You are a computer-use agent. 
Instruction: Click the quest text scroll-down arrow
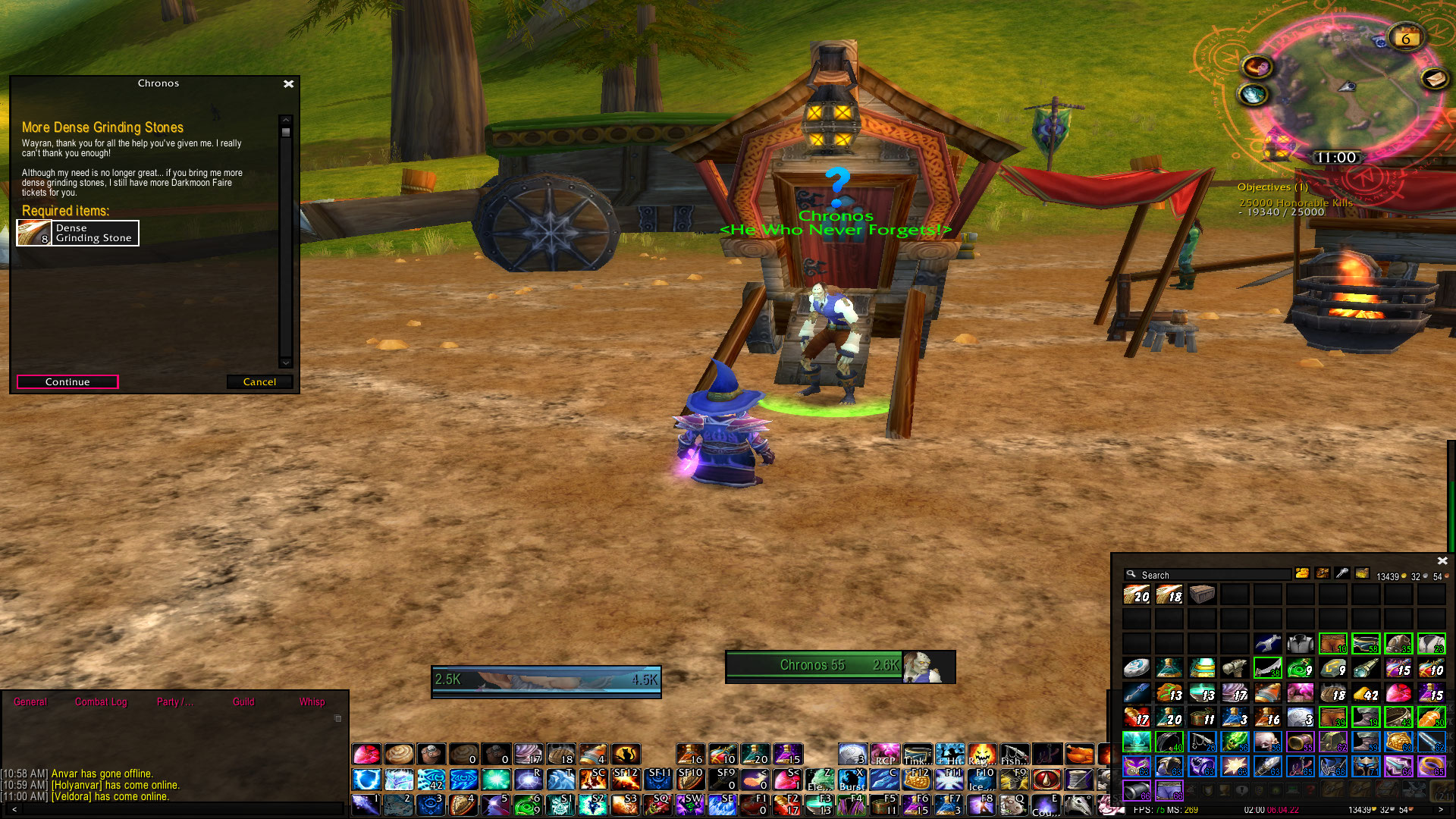286,362
